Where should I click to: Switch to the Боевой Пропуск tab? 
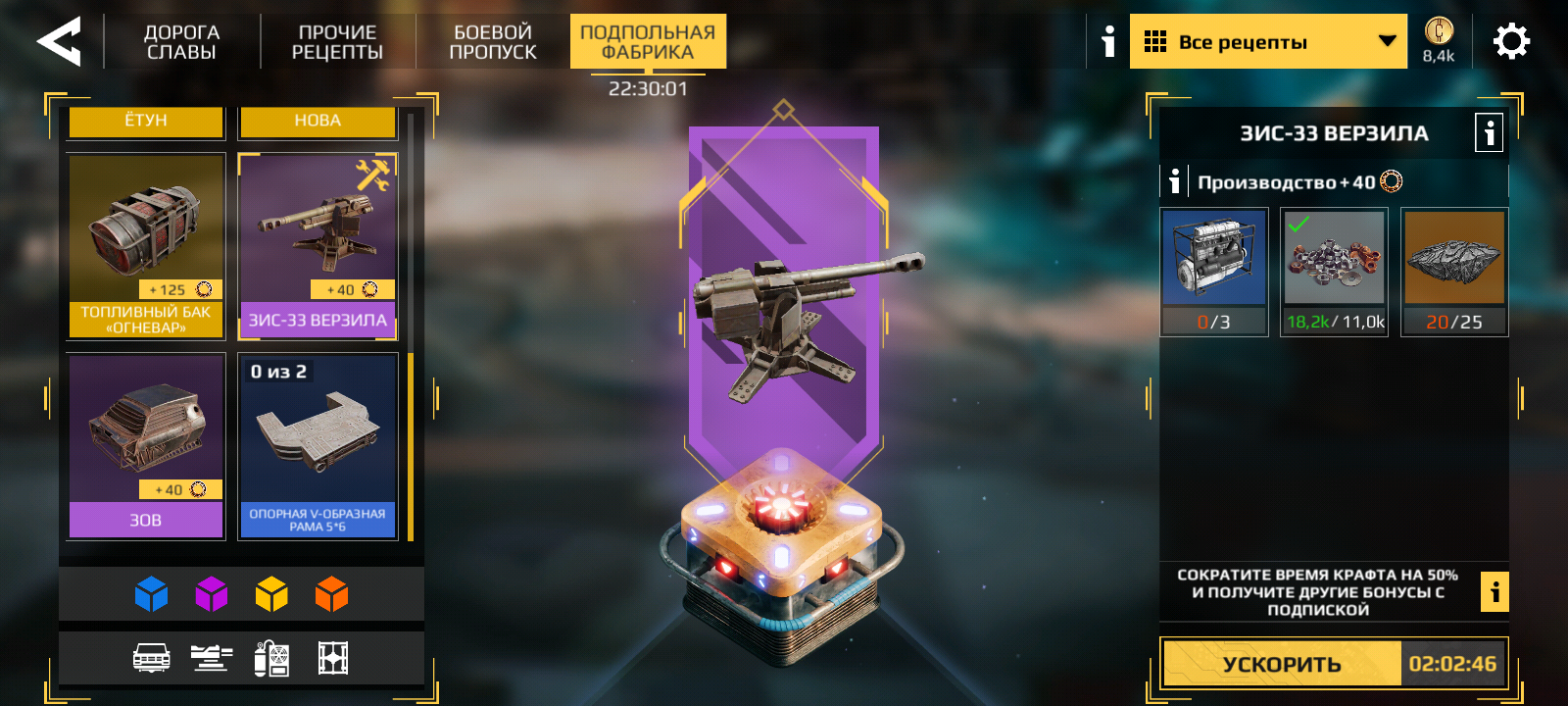tap(493, 42)
